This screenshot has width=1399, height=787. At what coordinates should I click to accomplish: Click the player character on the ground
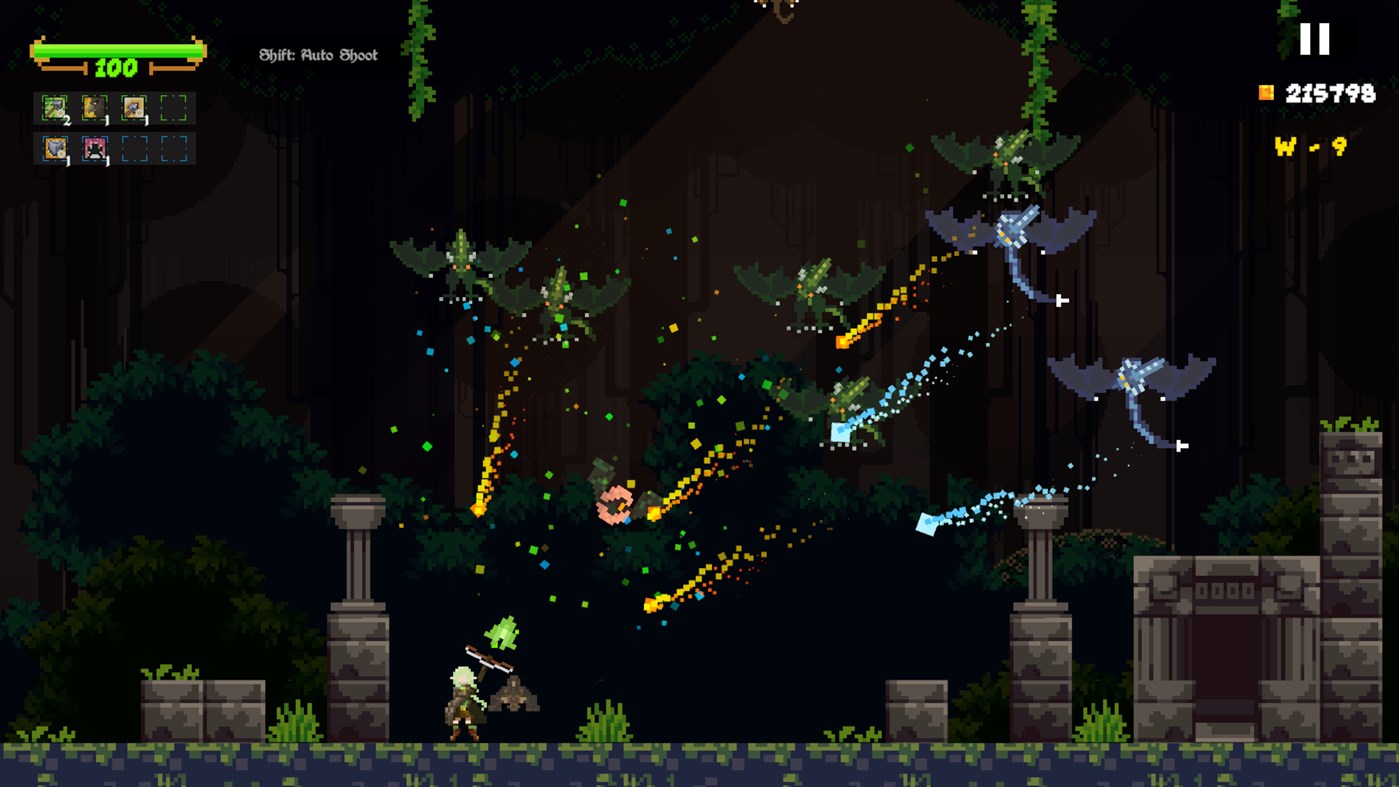465,700
